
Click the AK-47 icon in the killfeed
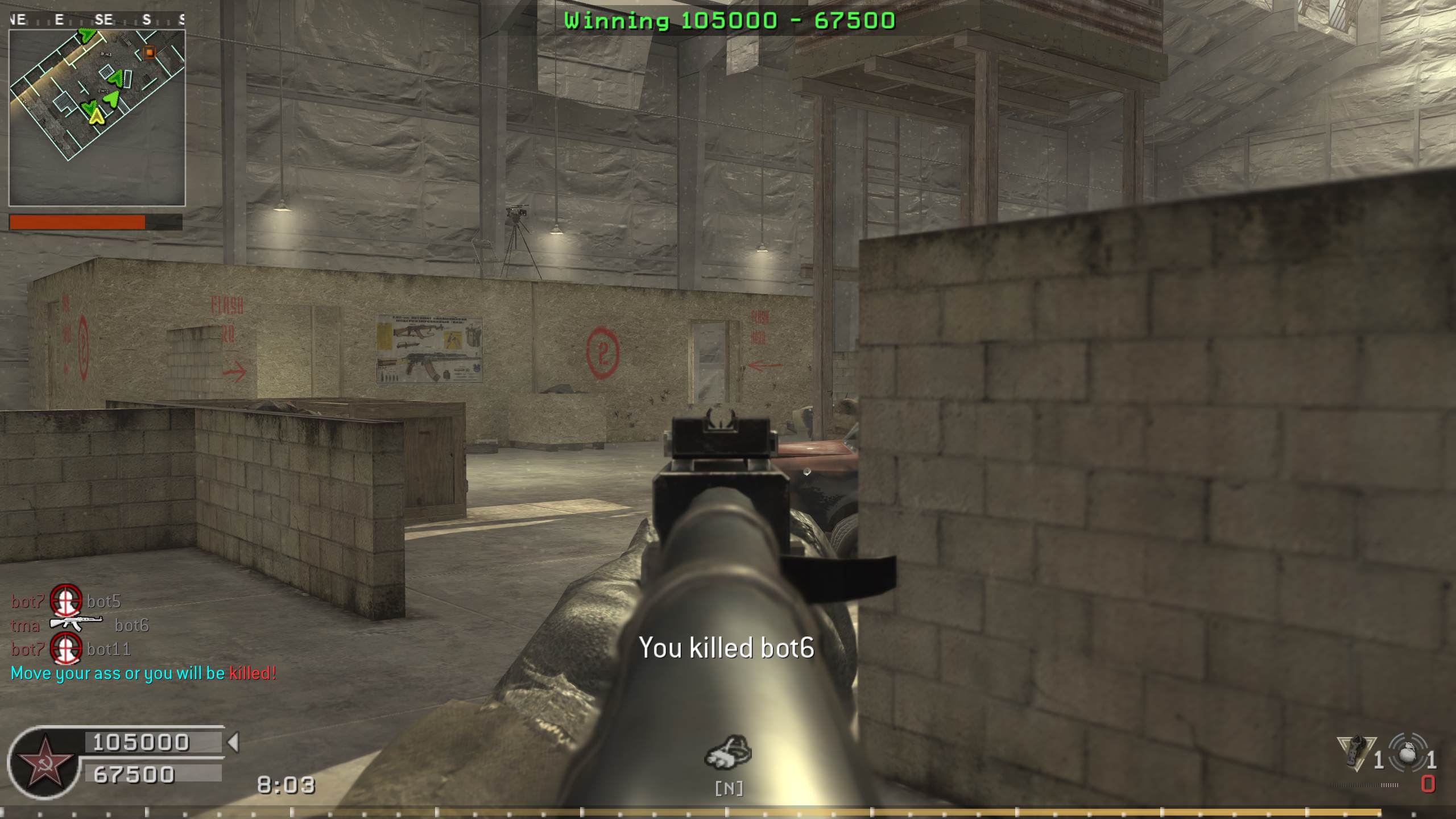(x=76, y=624)
